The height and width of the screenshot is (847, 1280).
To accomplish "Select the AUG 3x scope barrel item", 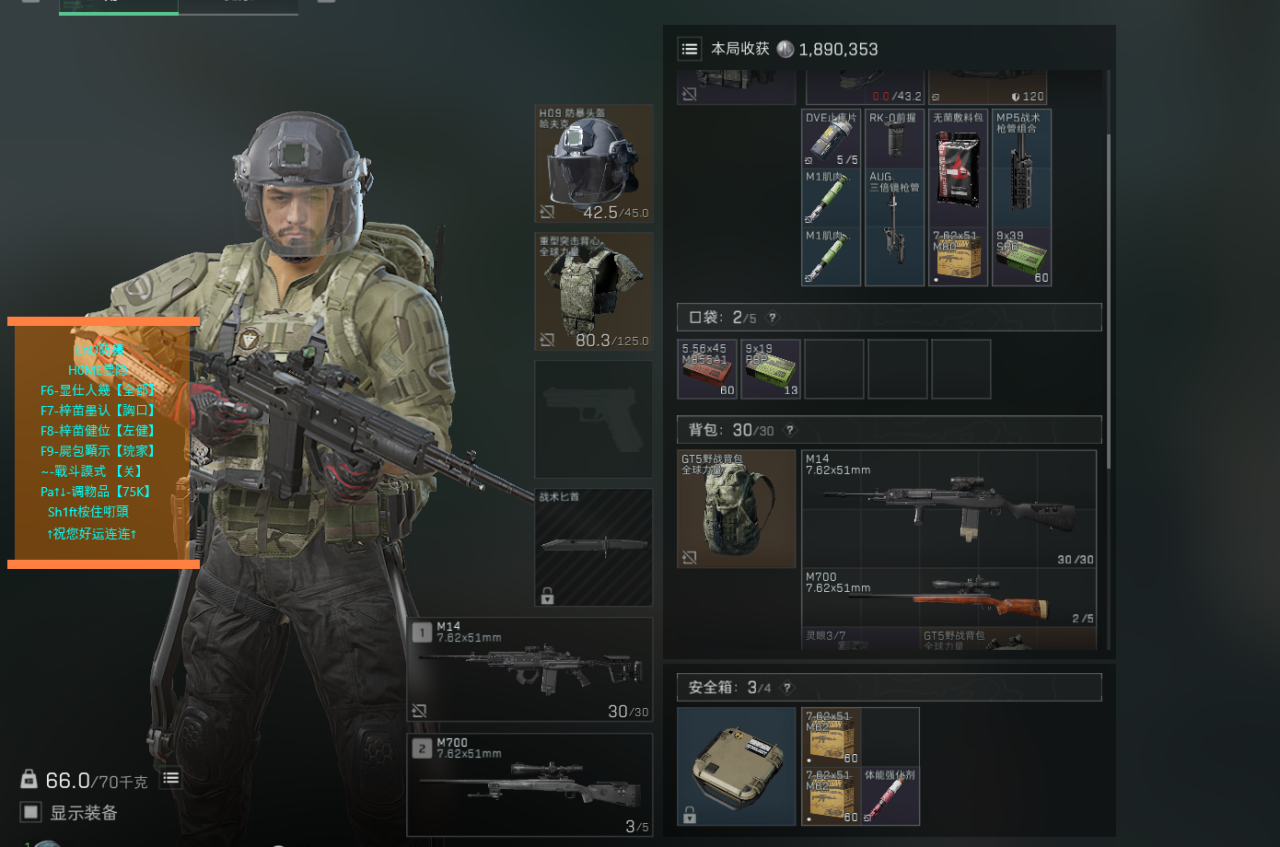I will tap(894, 227).
